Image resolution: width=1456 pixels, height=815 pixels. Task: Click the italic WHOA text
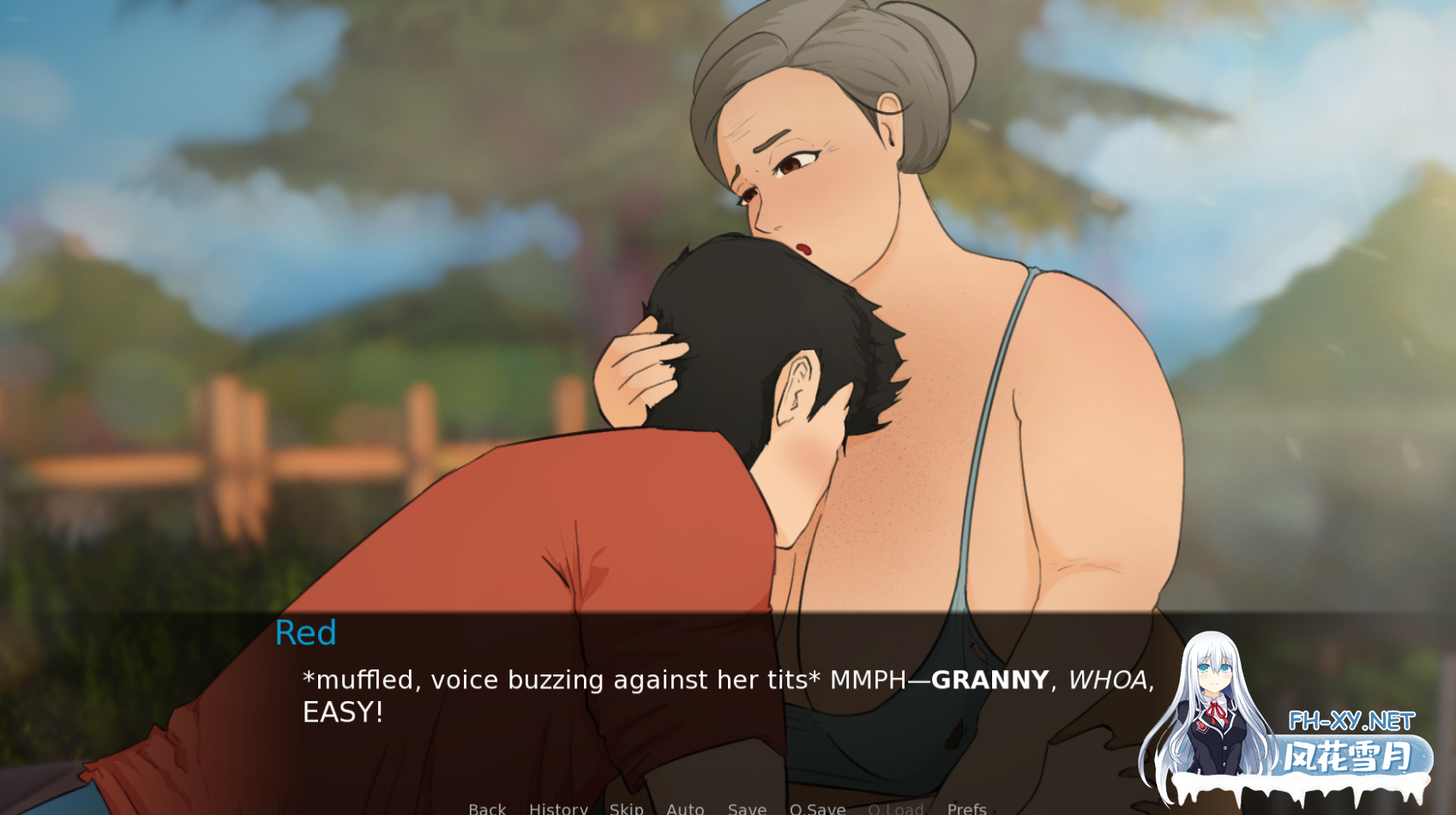1110,680
